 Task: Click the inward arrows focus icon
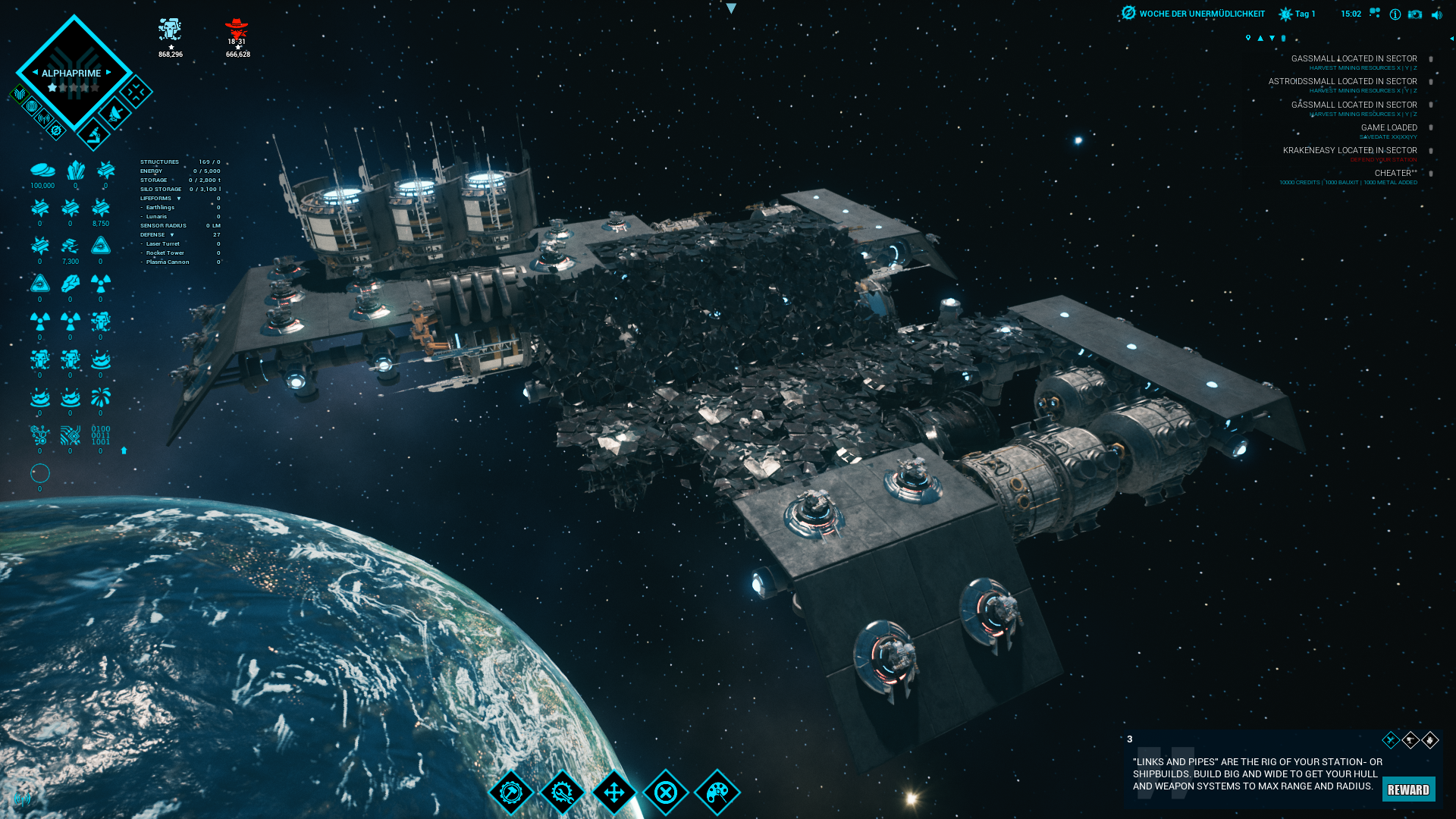tap(136, 93)
